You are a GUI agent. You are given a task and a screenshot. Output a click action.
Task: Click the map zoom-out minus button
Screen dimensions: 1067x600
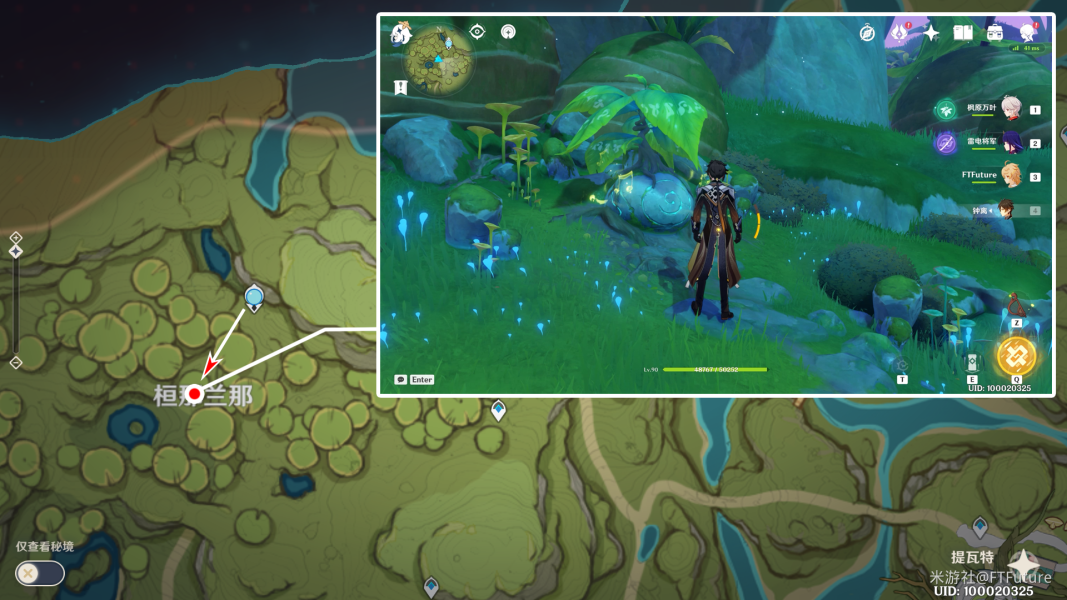click(16, 362)
